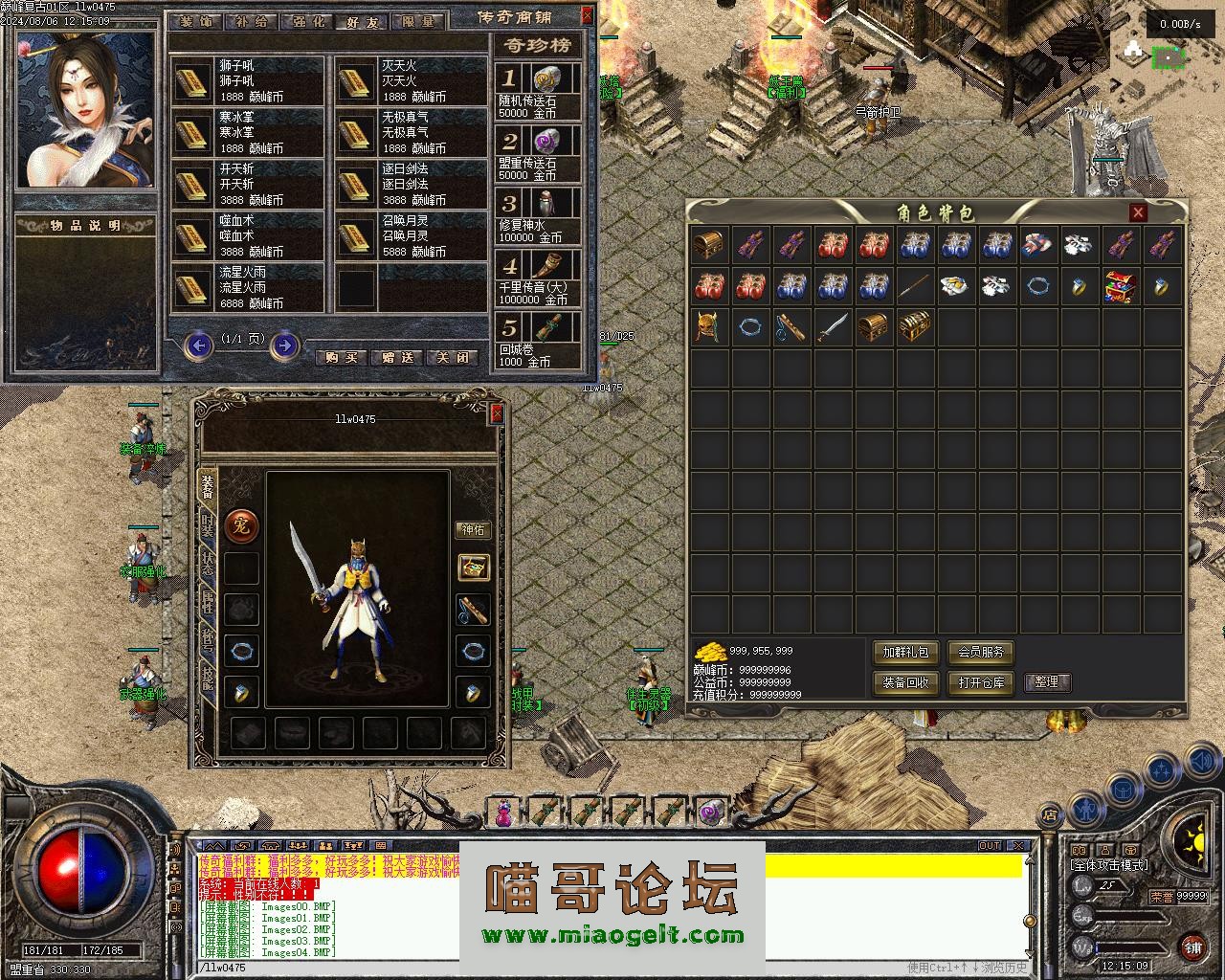Click the 神佑 button on character panel
This screenshot has width=1225, height=980.
pos(474,529)
